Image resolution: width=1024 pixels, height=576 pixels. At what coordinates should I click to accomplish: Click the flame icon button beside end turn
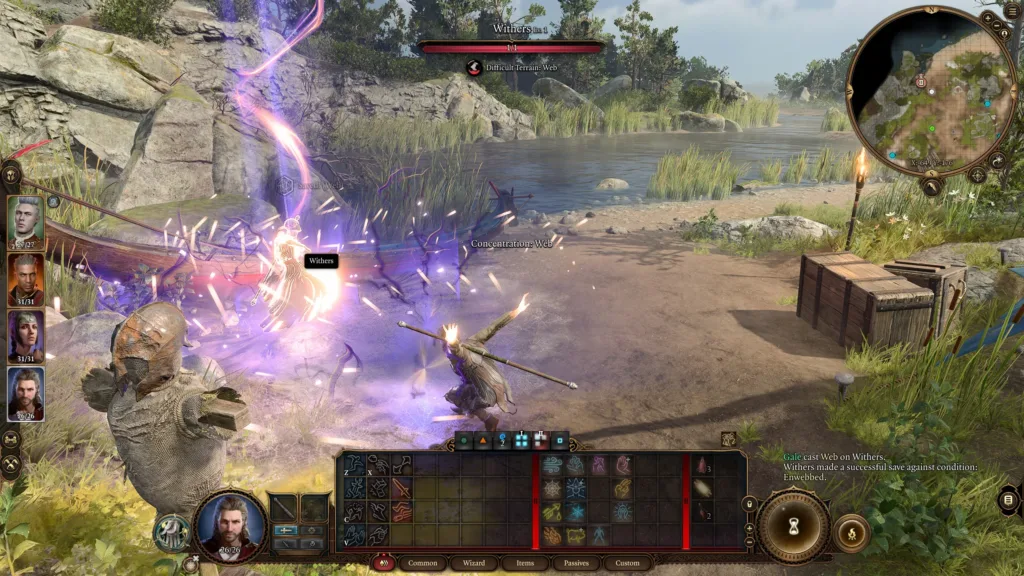click(x=850, y=532)
